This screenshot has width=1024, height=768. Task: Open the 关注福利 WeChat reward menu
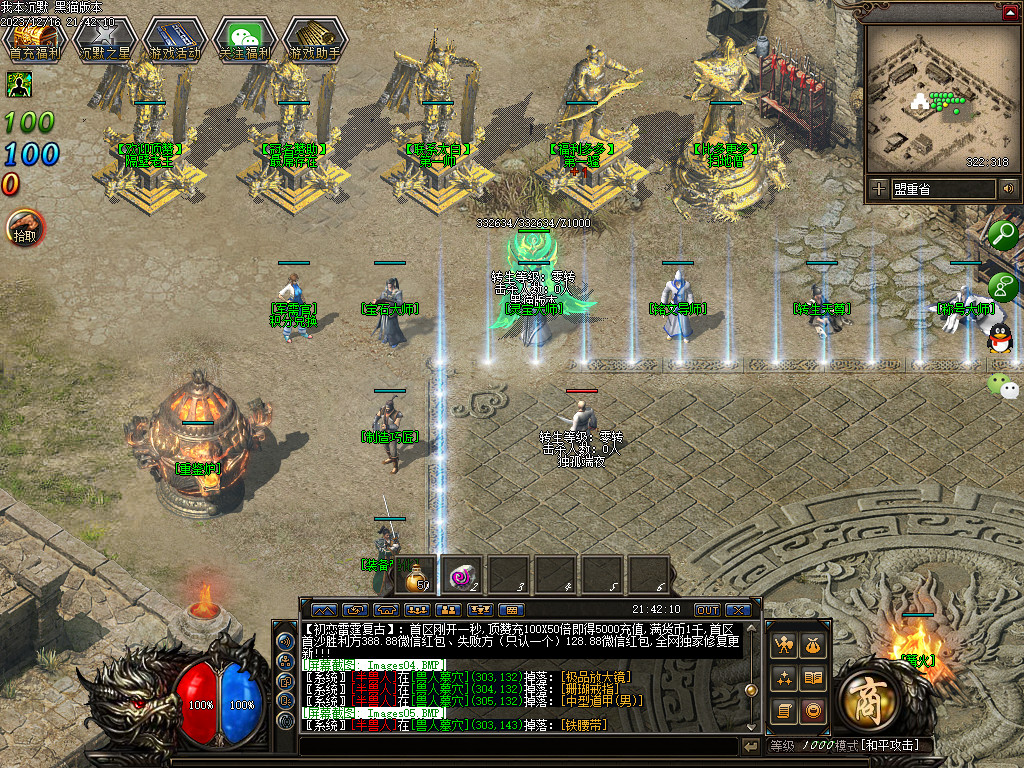click(x=245, y=38)
